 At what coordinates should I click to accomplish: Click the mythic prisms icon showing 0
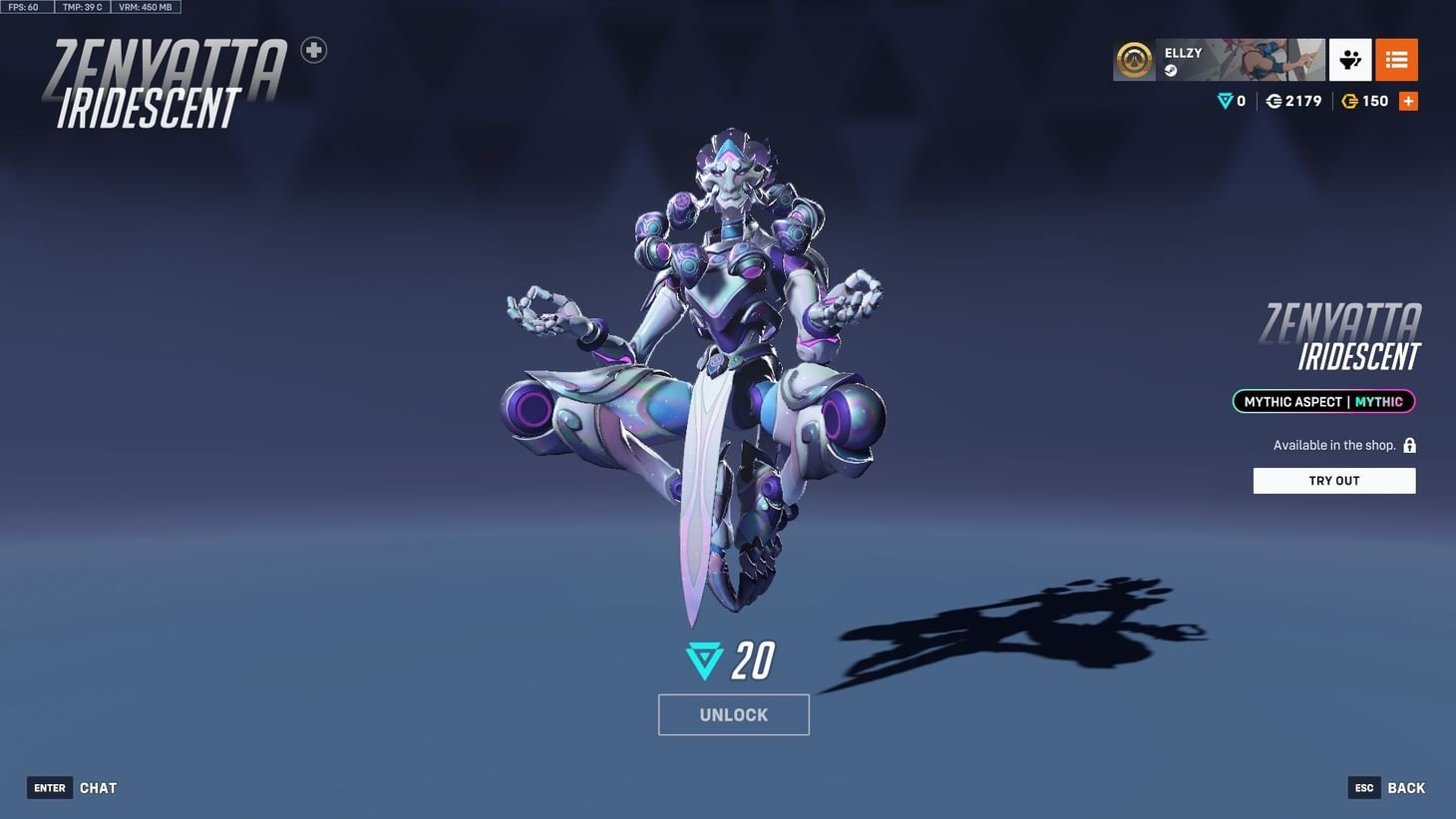click(x=1225, y=101)
